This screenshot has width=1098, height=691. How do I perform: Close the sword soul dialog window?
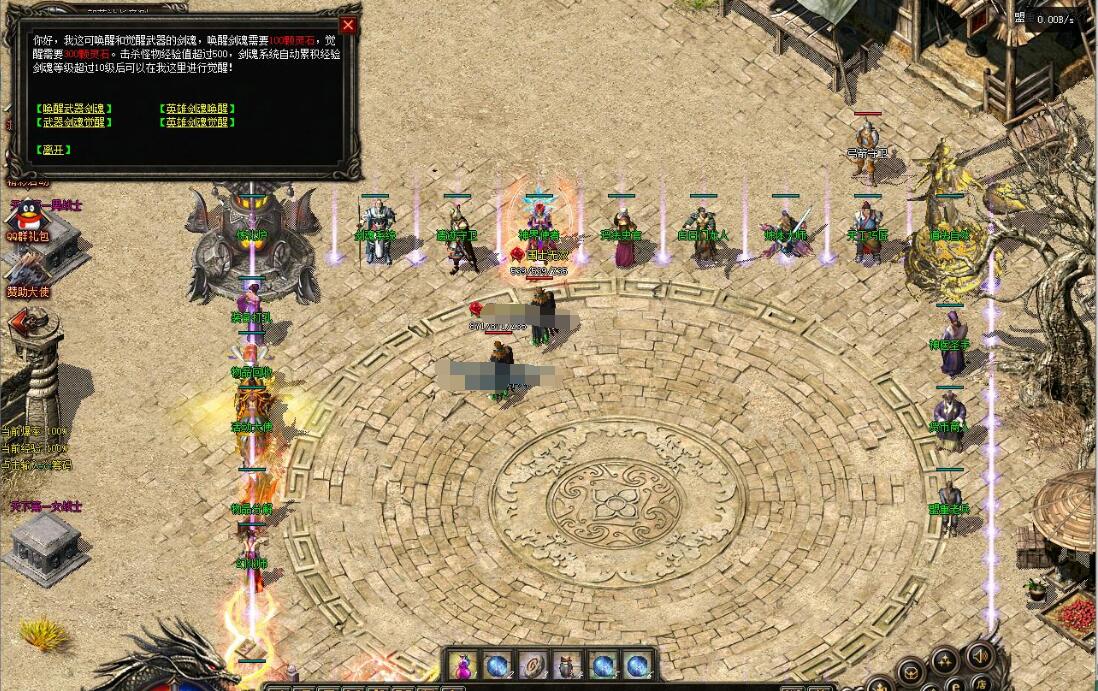348,26
